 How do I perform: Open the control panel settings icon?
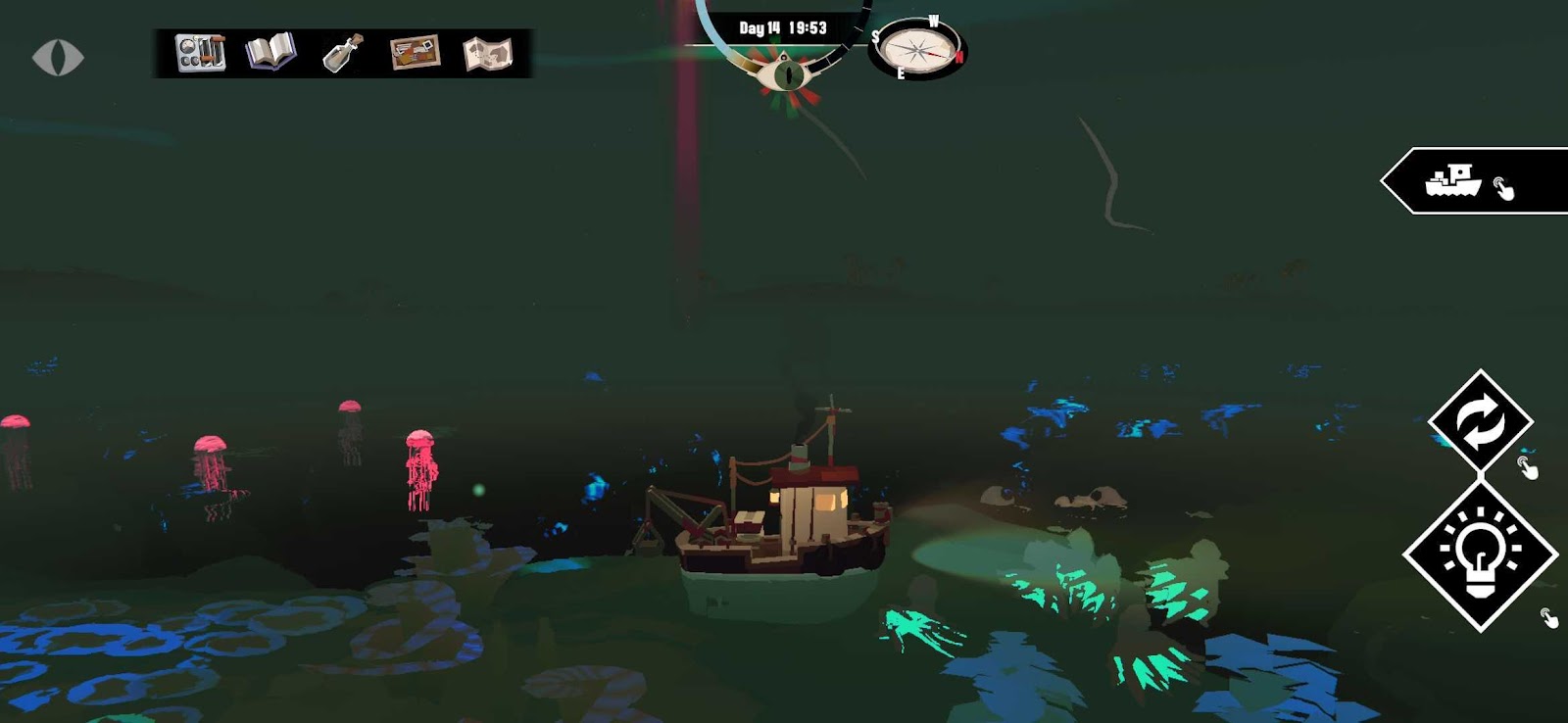pyautogui.click(x=200, y=53)
